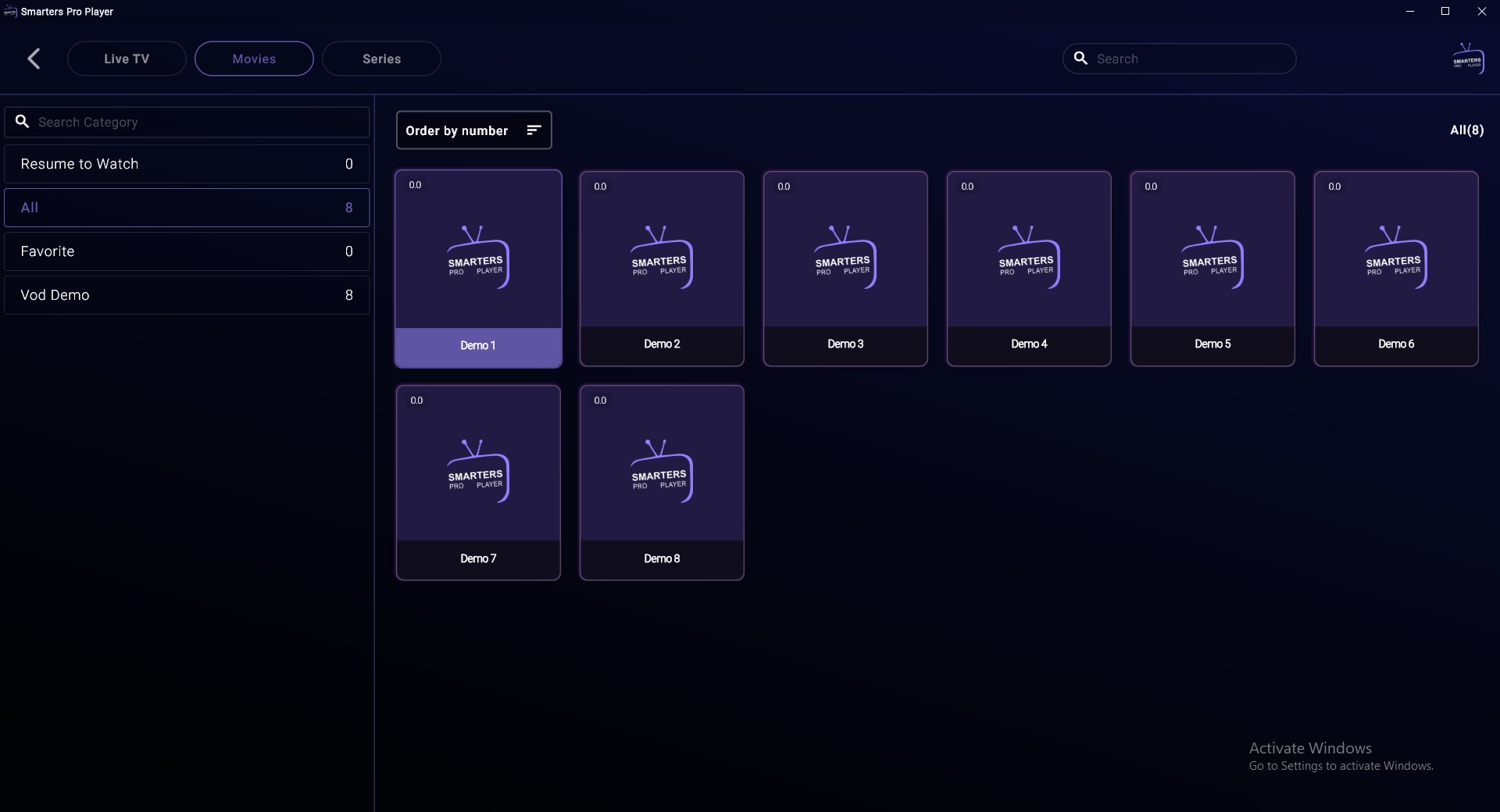Open the Resume to Watch category
This screenshot has height=812, width=1500.
tap(186, 164)
